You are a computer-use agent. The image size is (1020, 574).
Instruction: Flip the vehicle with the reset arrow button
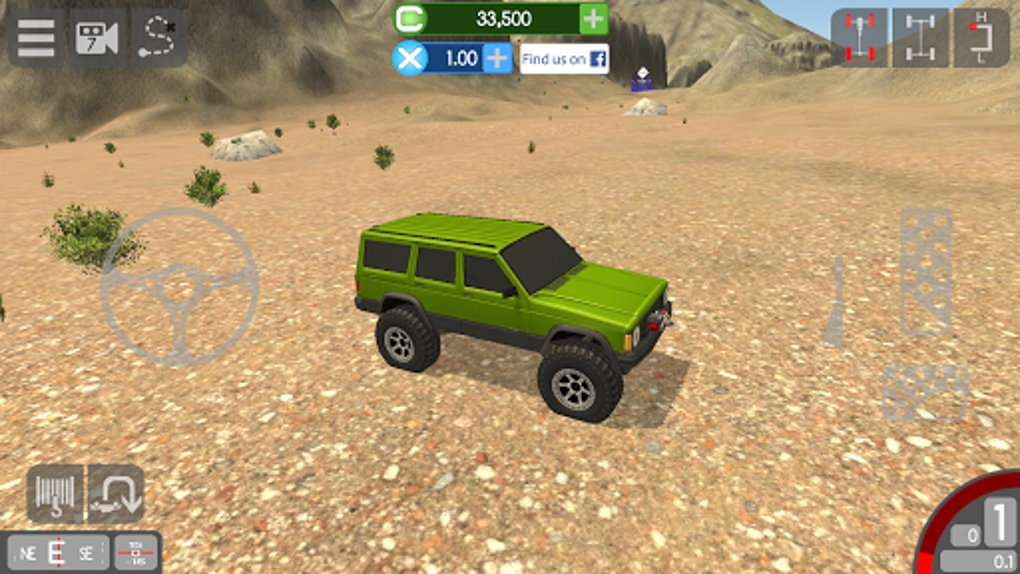(x=116, y=494)
